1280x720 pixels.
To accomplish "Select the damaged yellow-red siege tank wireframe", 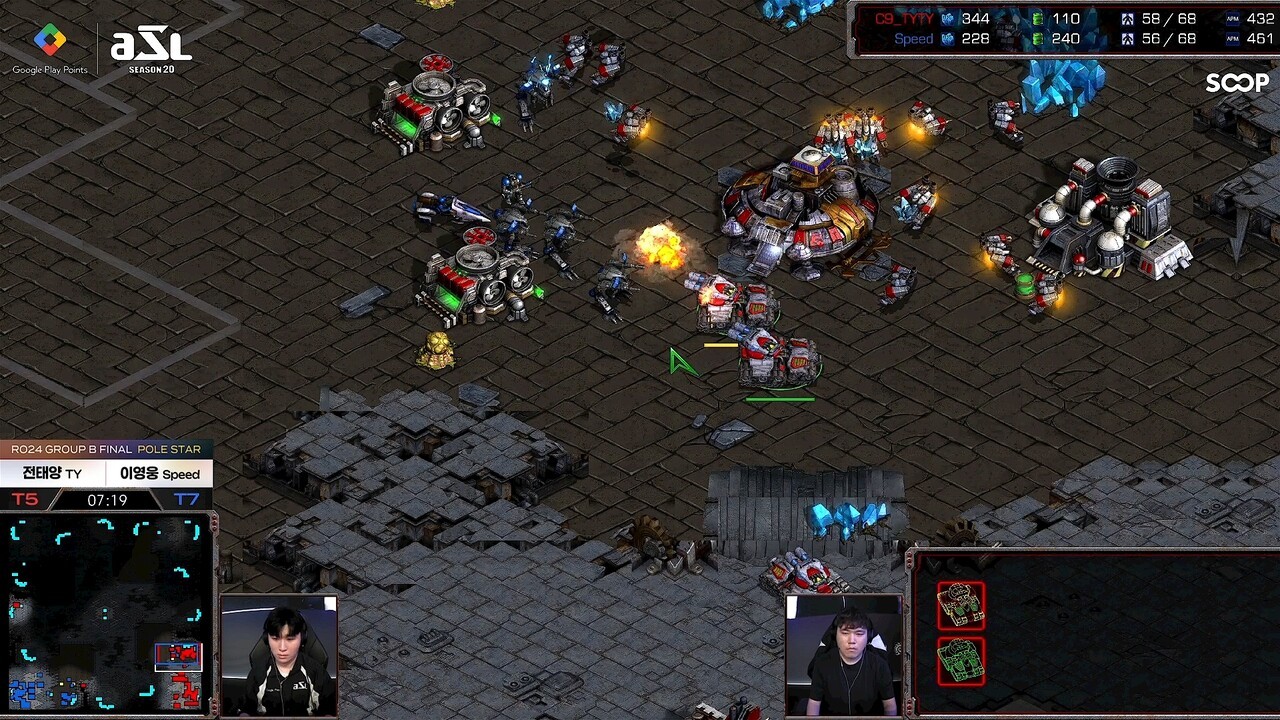I will point(961,606).
